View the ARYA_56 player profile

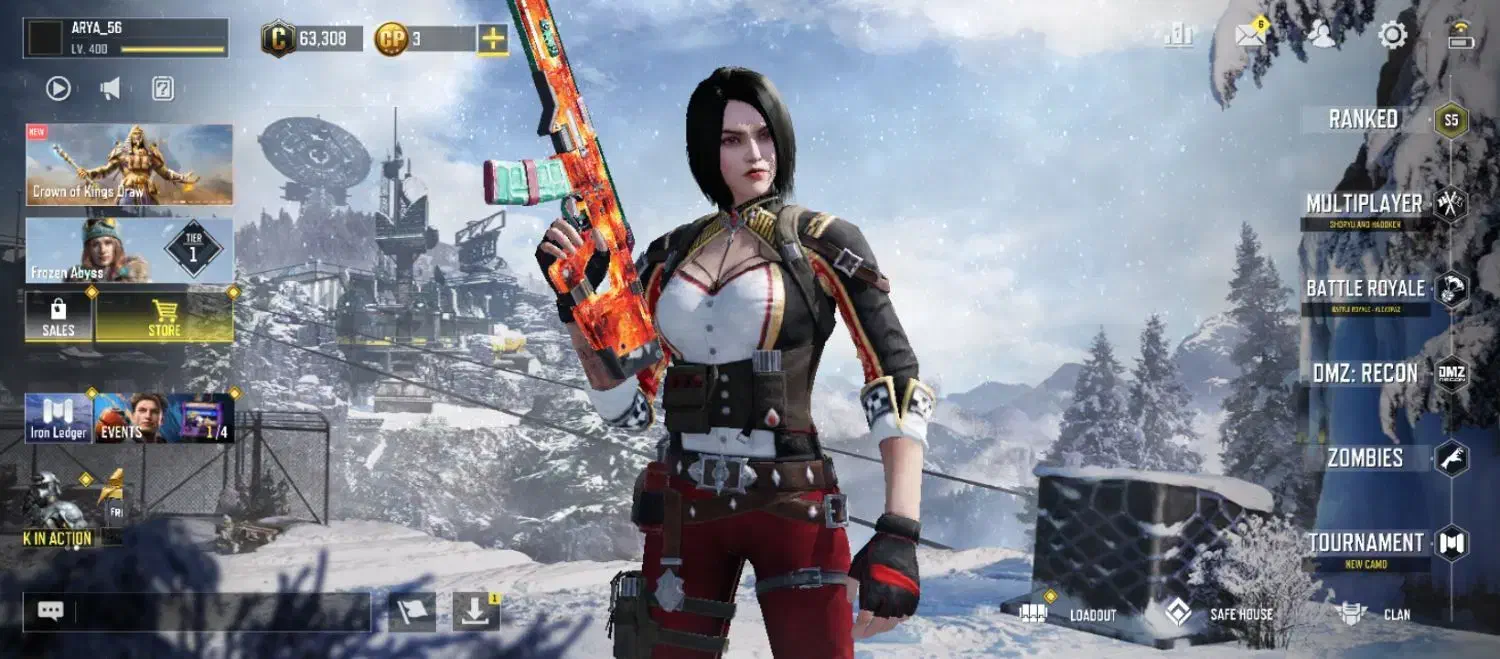(x=126, y=38)
